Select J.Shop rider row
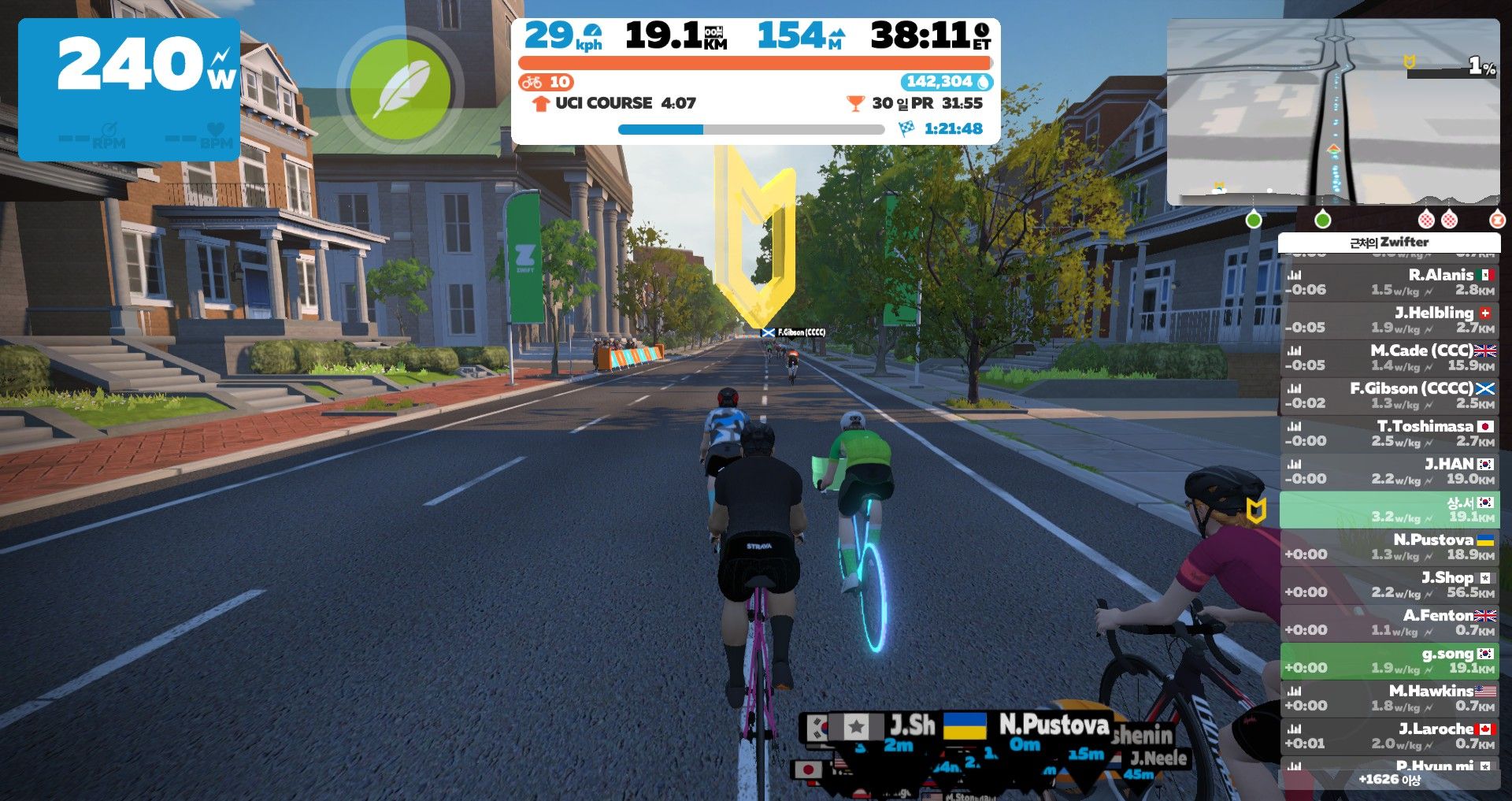 pos(1390,584)
